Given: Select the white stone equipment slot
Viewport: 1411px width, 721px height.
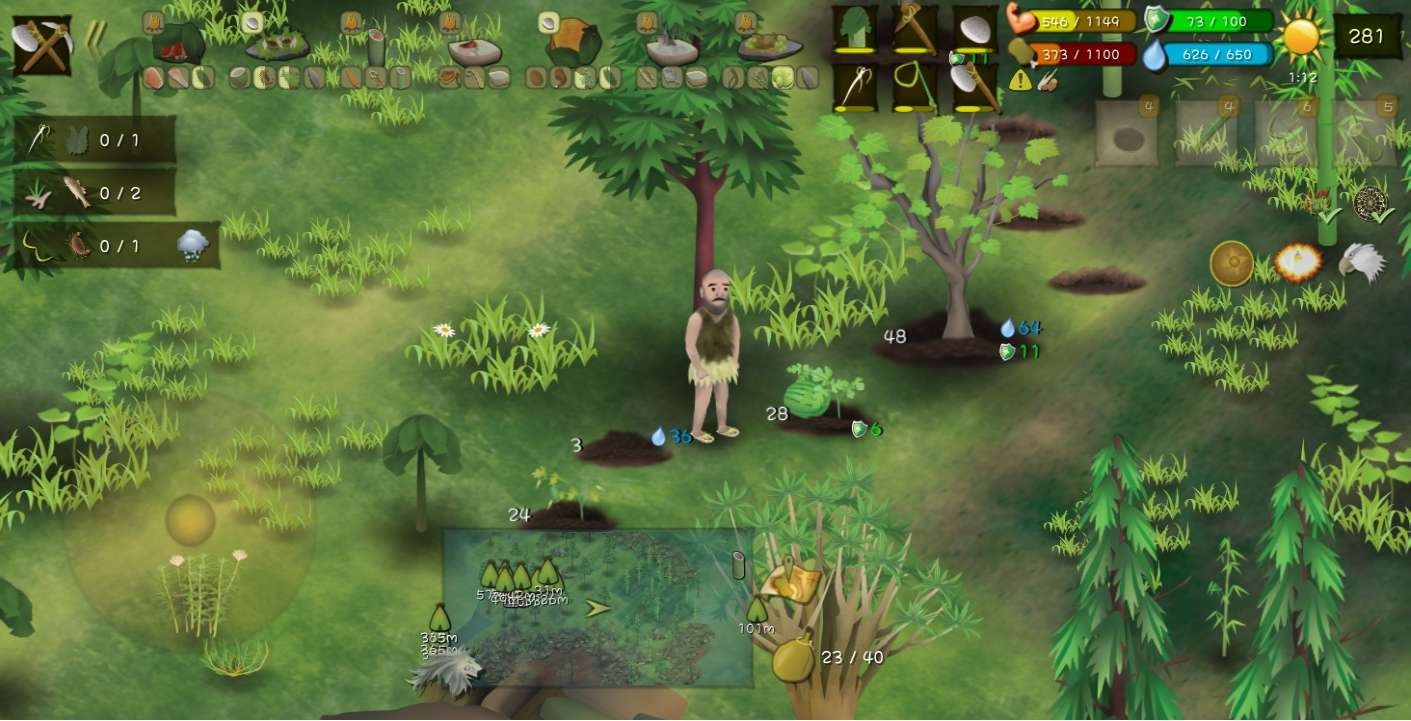Looking at the screenshot, I should click(974, 30).
